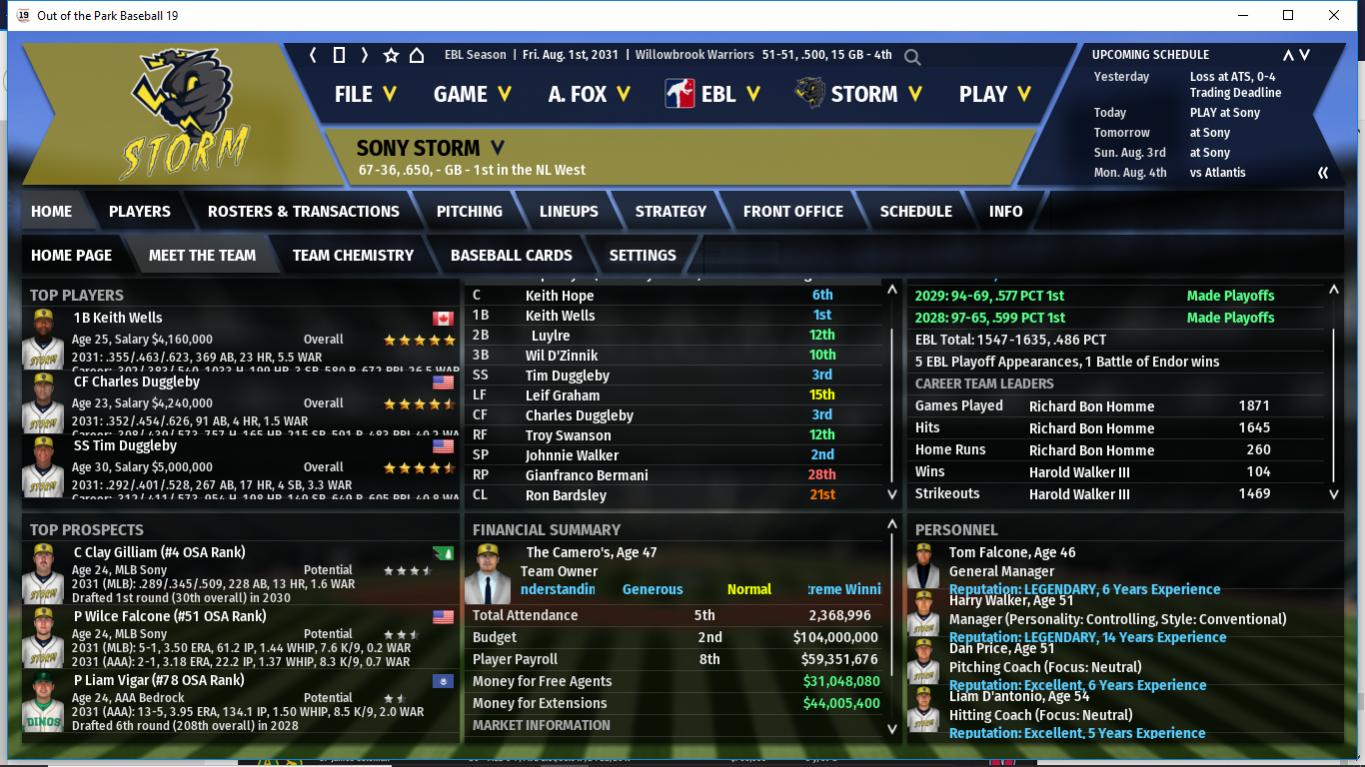Open the Baseball Cards subtab
The width and height of the screenshot is (1365, 767).
(x=511, y=255)
